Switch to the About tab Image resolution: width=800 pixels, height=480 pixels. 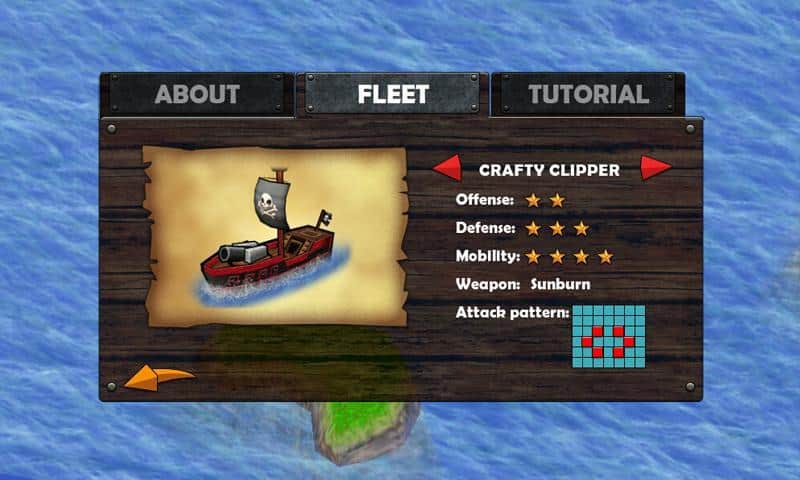(197, 95)
